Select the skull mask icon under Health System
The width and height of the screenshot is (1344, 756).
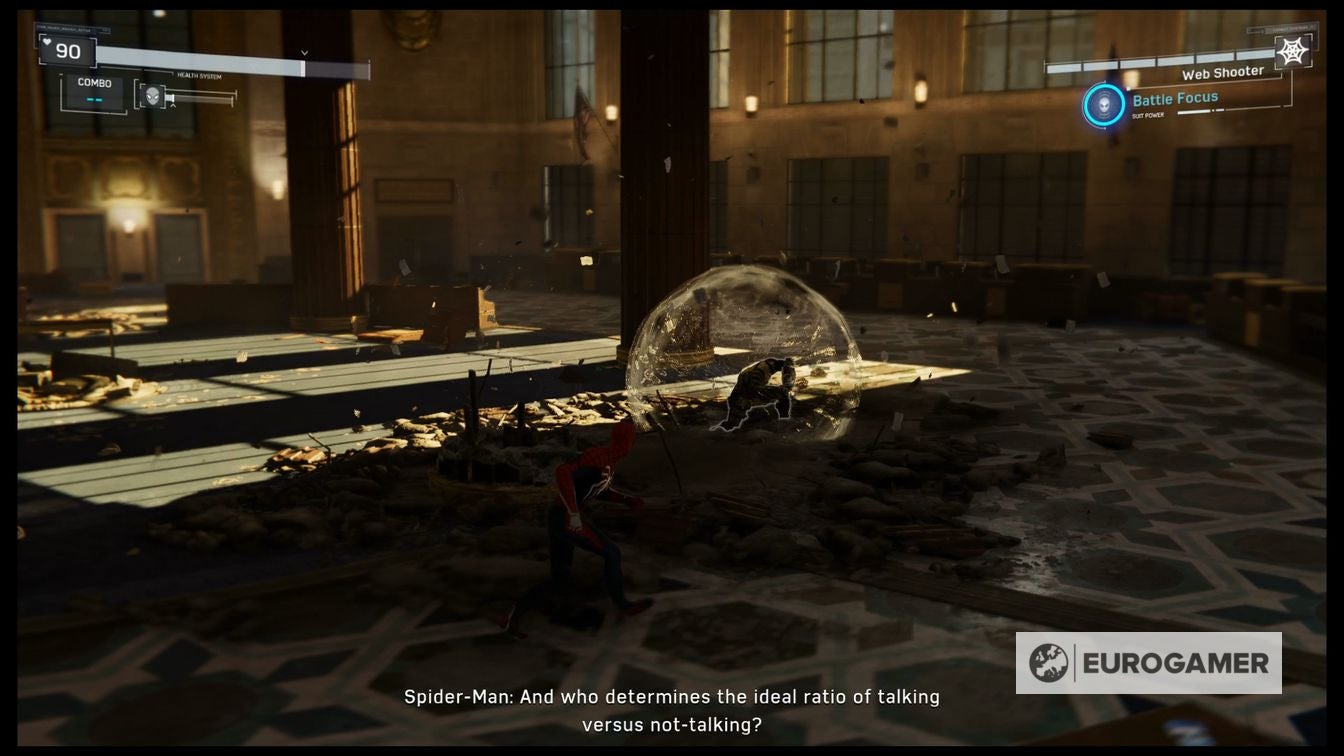point(151,94)
